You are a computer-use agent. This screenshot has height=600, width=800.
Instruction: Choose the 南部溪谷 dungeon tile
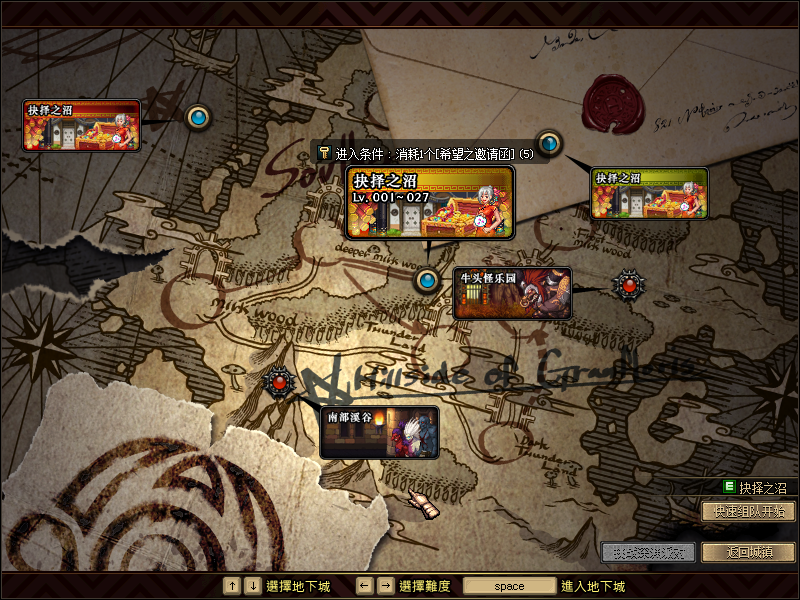click(x=380, y=432)
